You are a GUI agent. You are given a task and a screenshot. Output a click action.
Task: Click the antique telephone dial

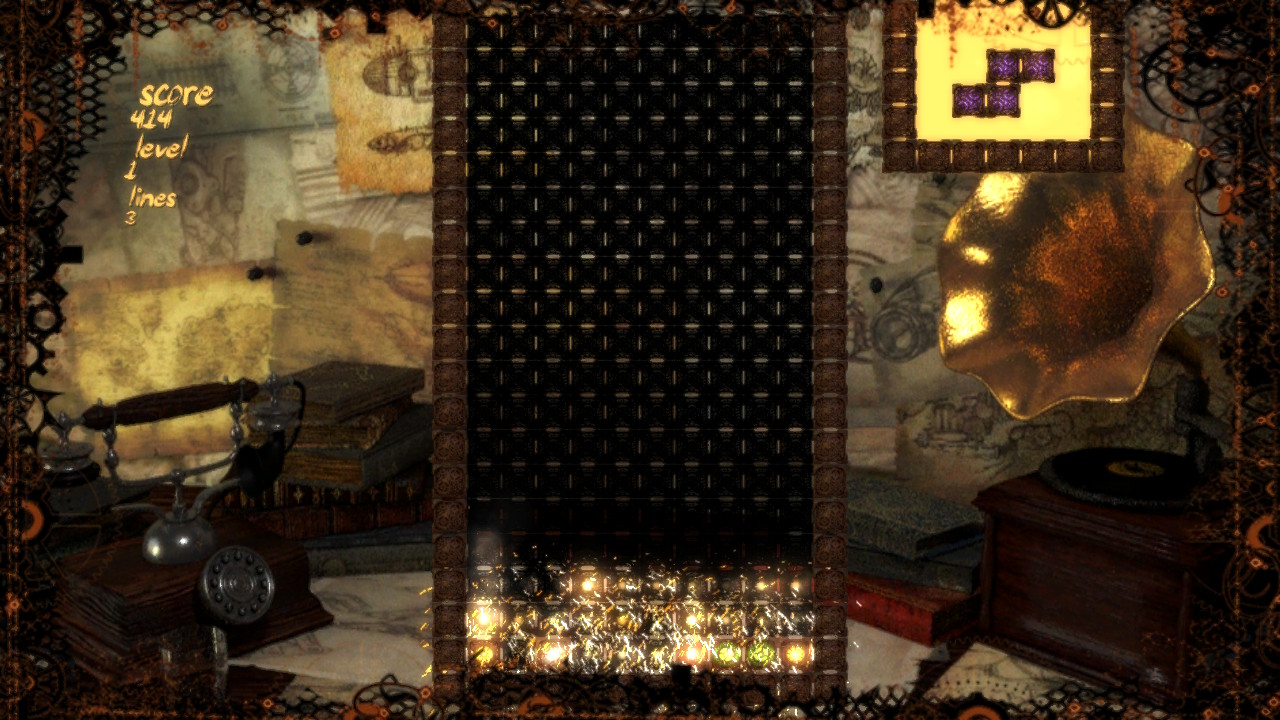pyautogui.click(x=237, y=585)
